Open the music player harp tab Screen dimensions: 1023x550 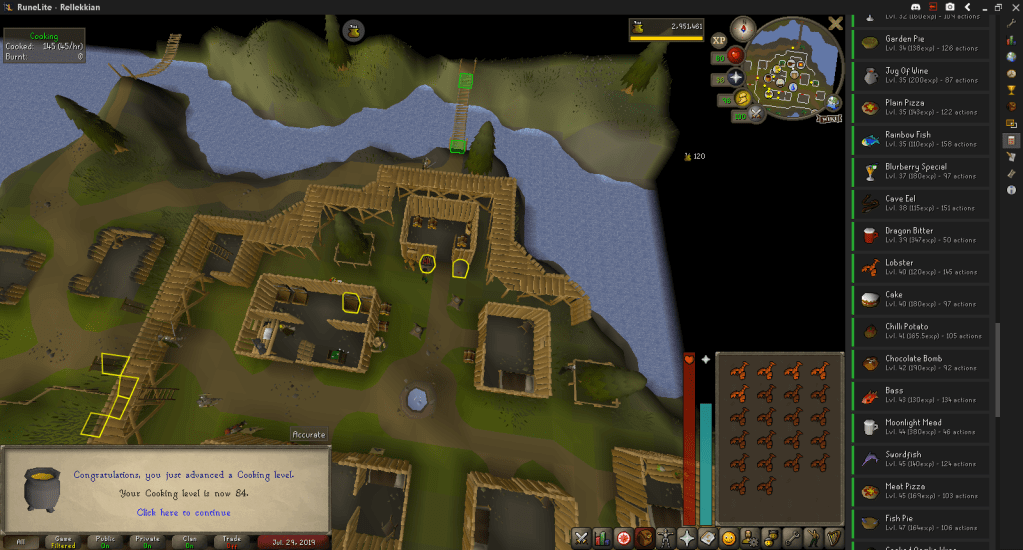[835, 537]
